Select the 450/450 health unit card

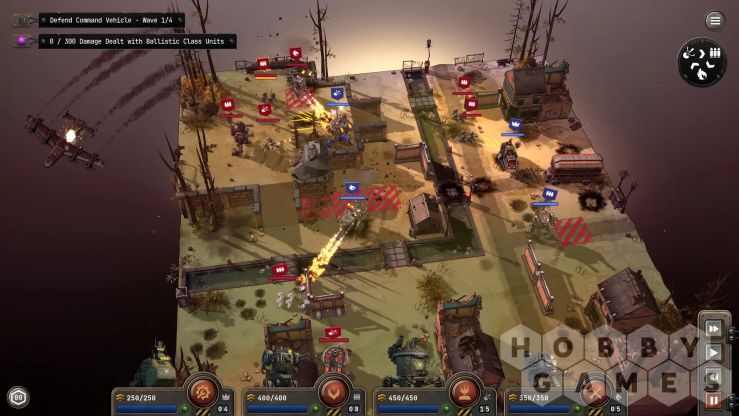[410, 398]
